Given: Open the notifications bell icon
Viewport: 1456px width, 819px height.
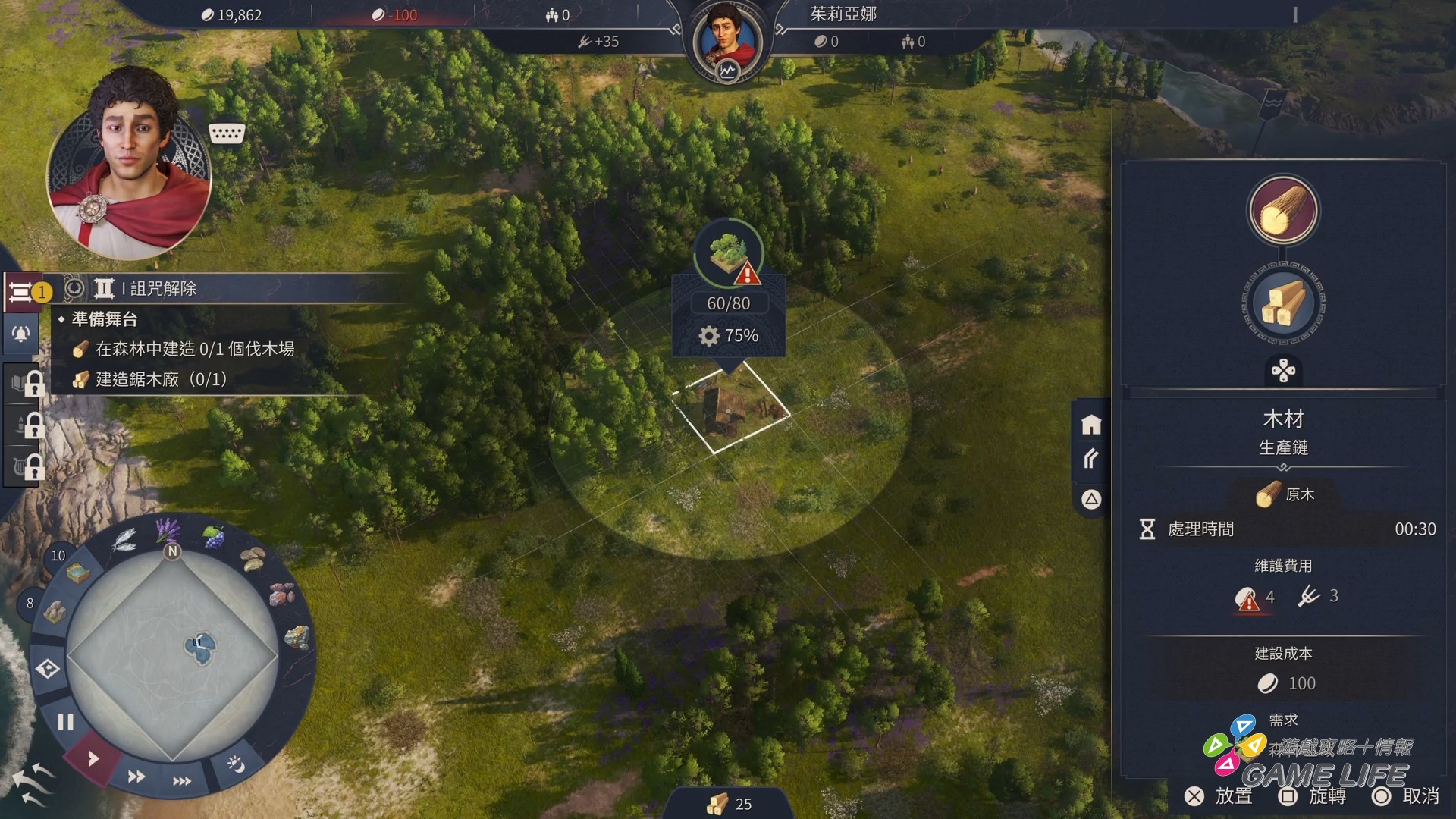Looking at the screenshot, I should click(x=21, y=334).
